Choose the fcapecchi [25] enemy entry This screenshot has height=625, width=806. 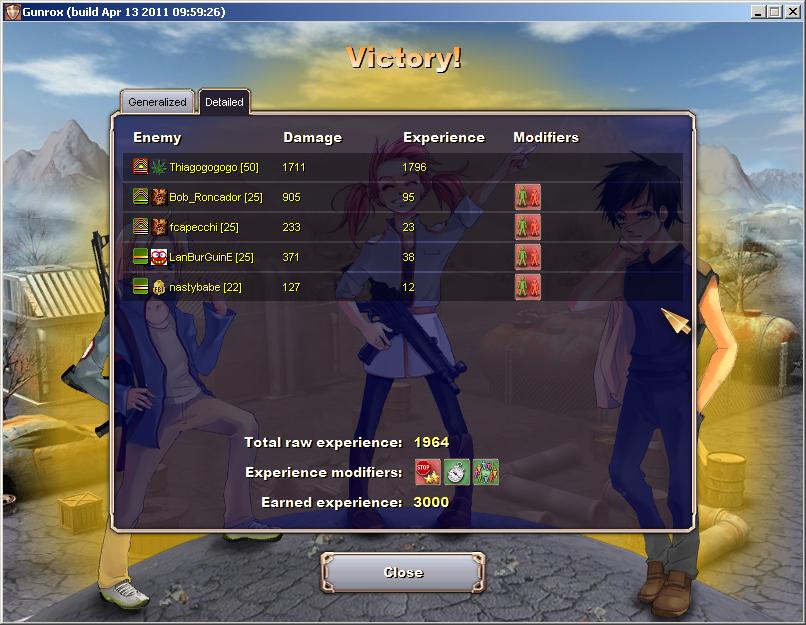coord(203,227)
